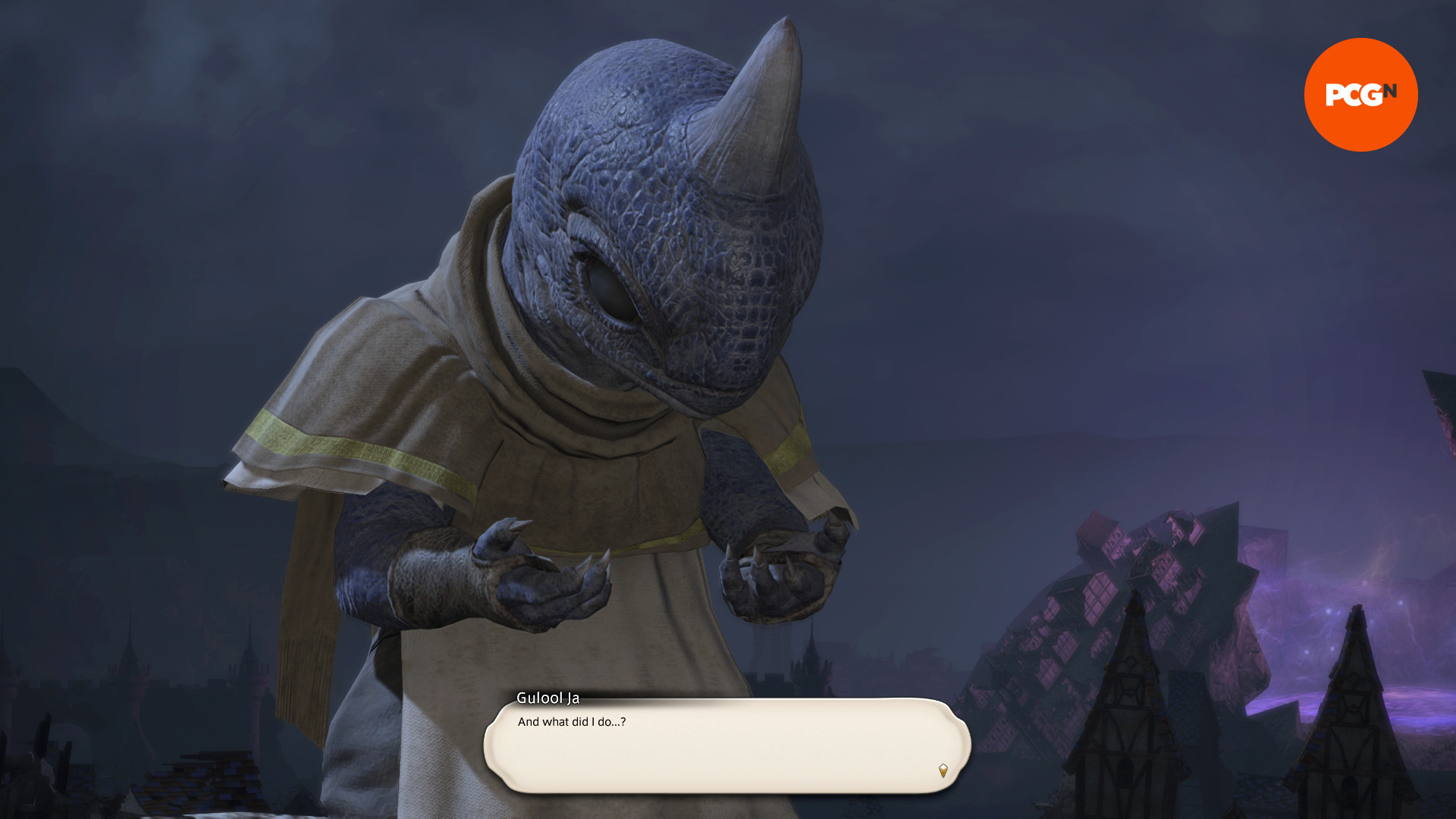Click Gulool Ja's dialogue box to continue
The height and width of the screenshot is (819, 1456).
tap(726, 745)
